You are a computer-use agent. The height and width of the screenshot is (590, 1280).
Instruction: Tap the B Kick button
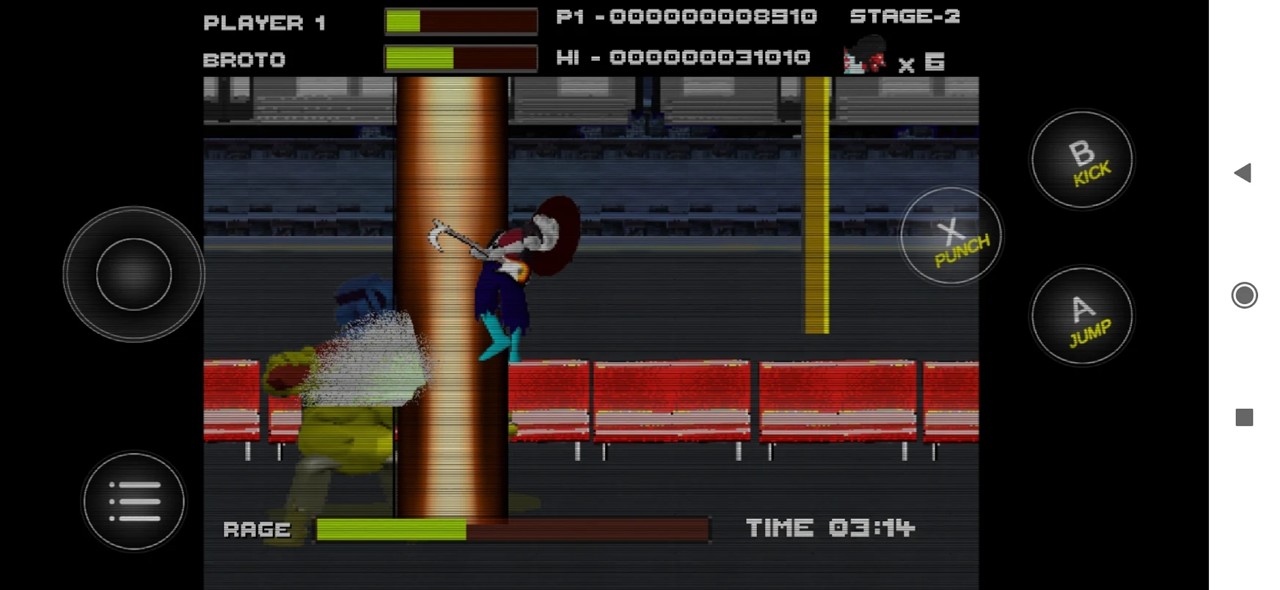[x=1082, y=160]
